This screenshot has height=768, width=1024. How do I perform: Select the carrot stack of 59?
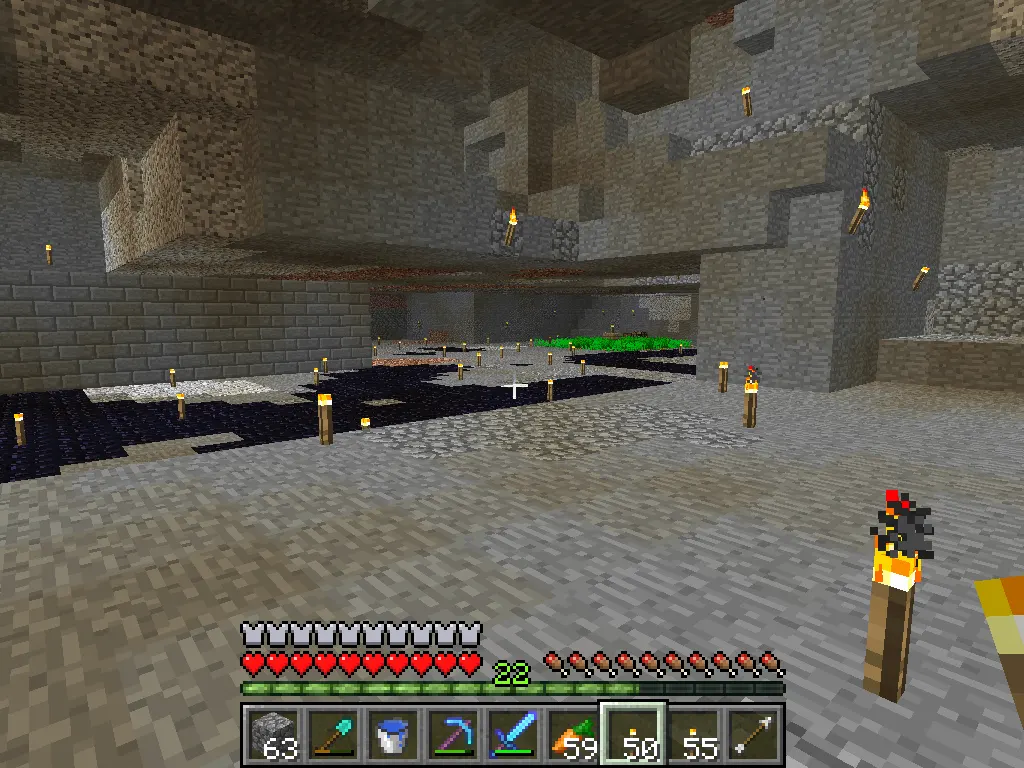pos(572,735)
